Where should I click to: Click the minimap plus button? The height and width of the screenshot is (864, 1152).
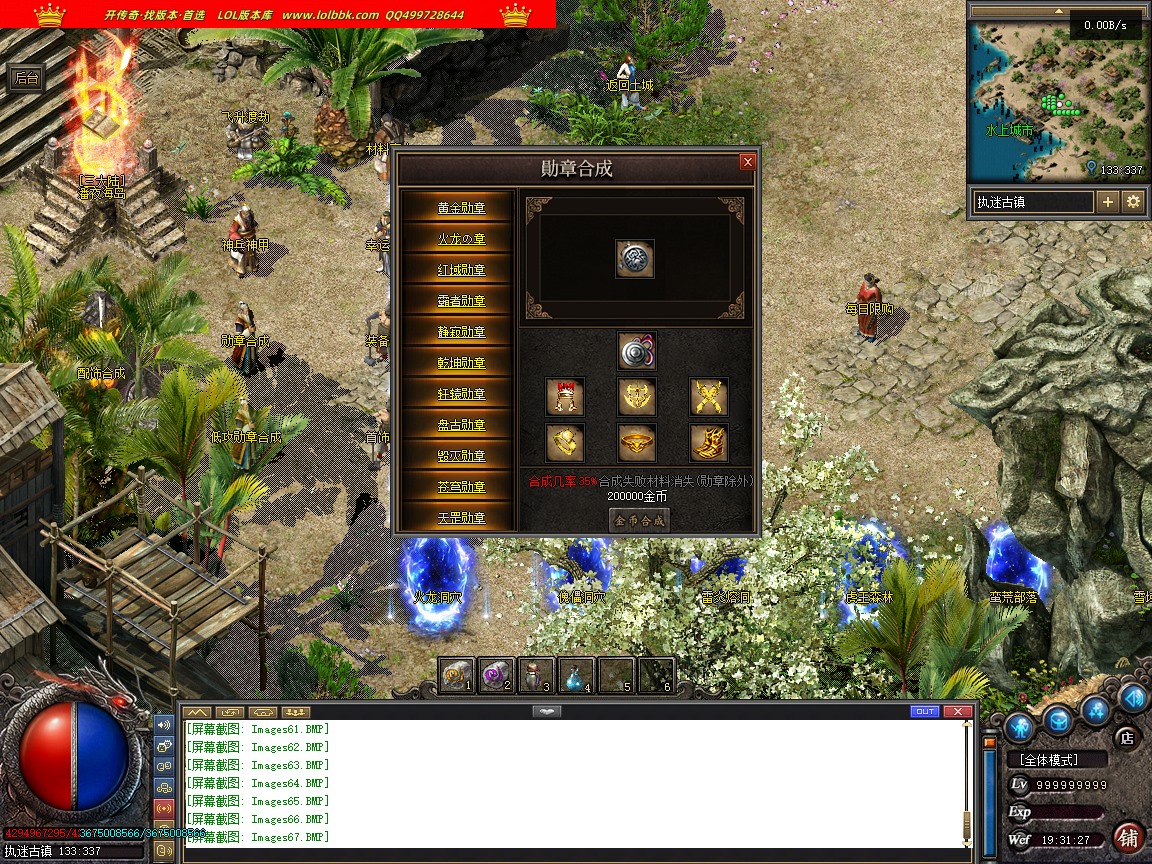click(x=1108, y=202)
